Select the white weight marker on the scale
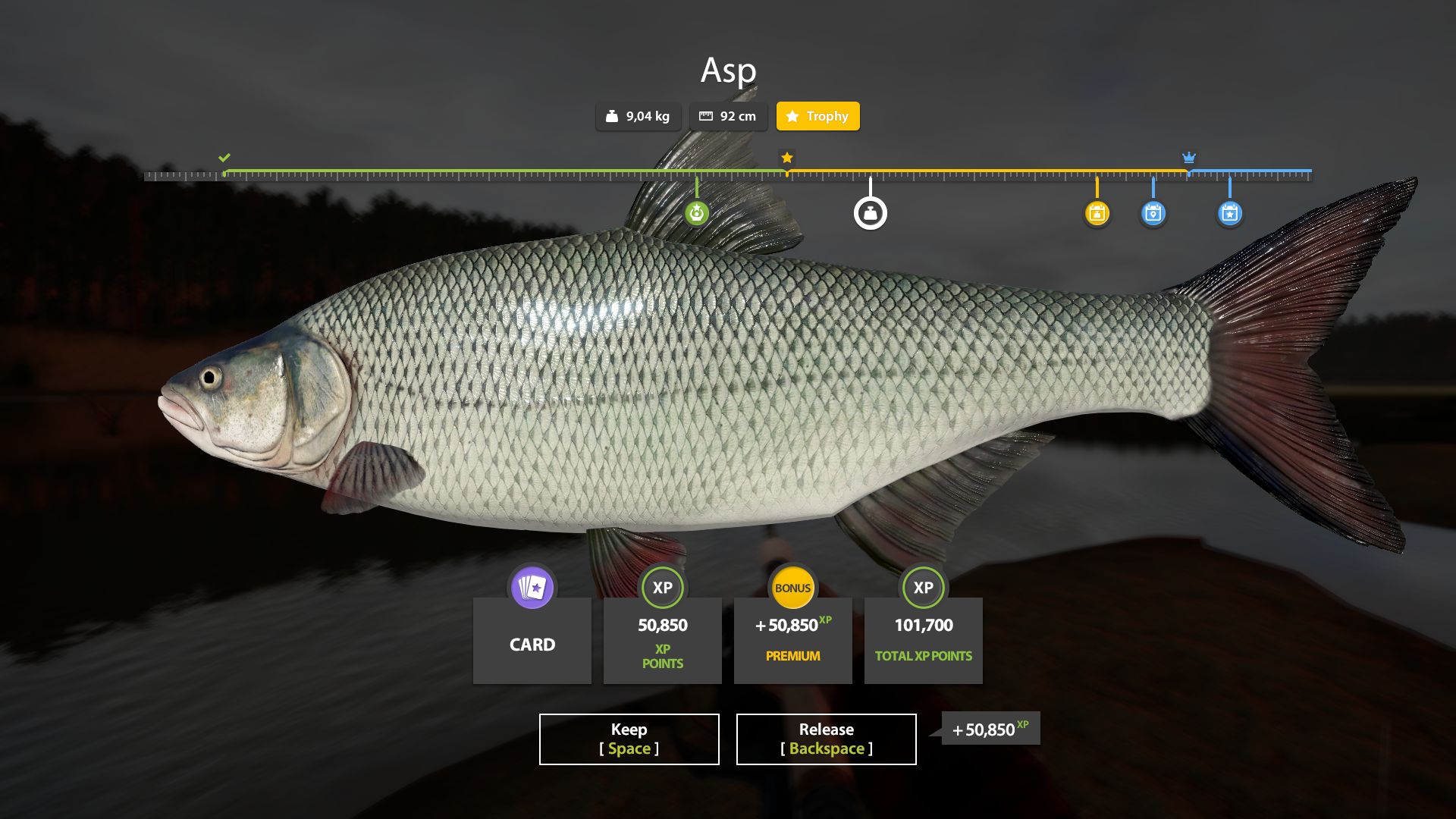This screenshot has width=1456, height=819. (870, 213)
